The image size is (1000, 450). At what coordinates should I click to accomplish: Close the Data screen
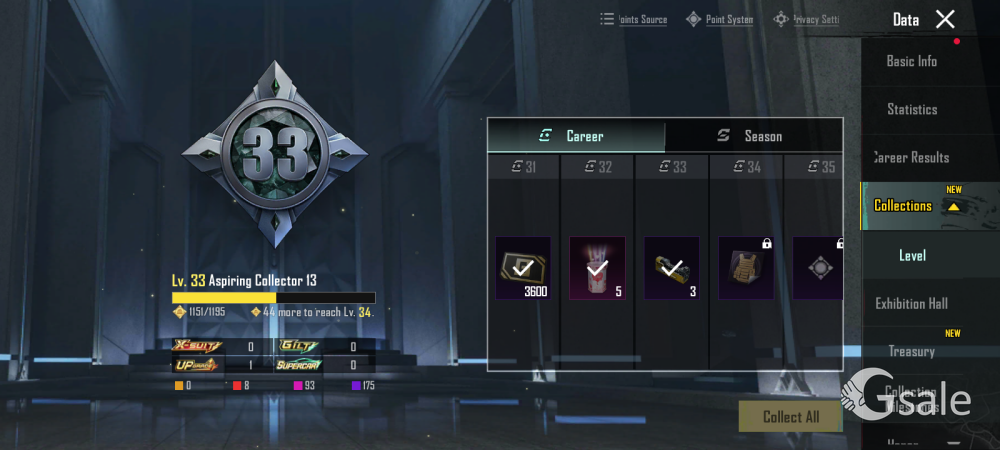click(x=945, y=19)
